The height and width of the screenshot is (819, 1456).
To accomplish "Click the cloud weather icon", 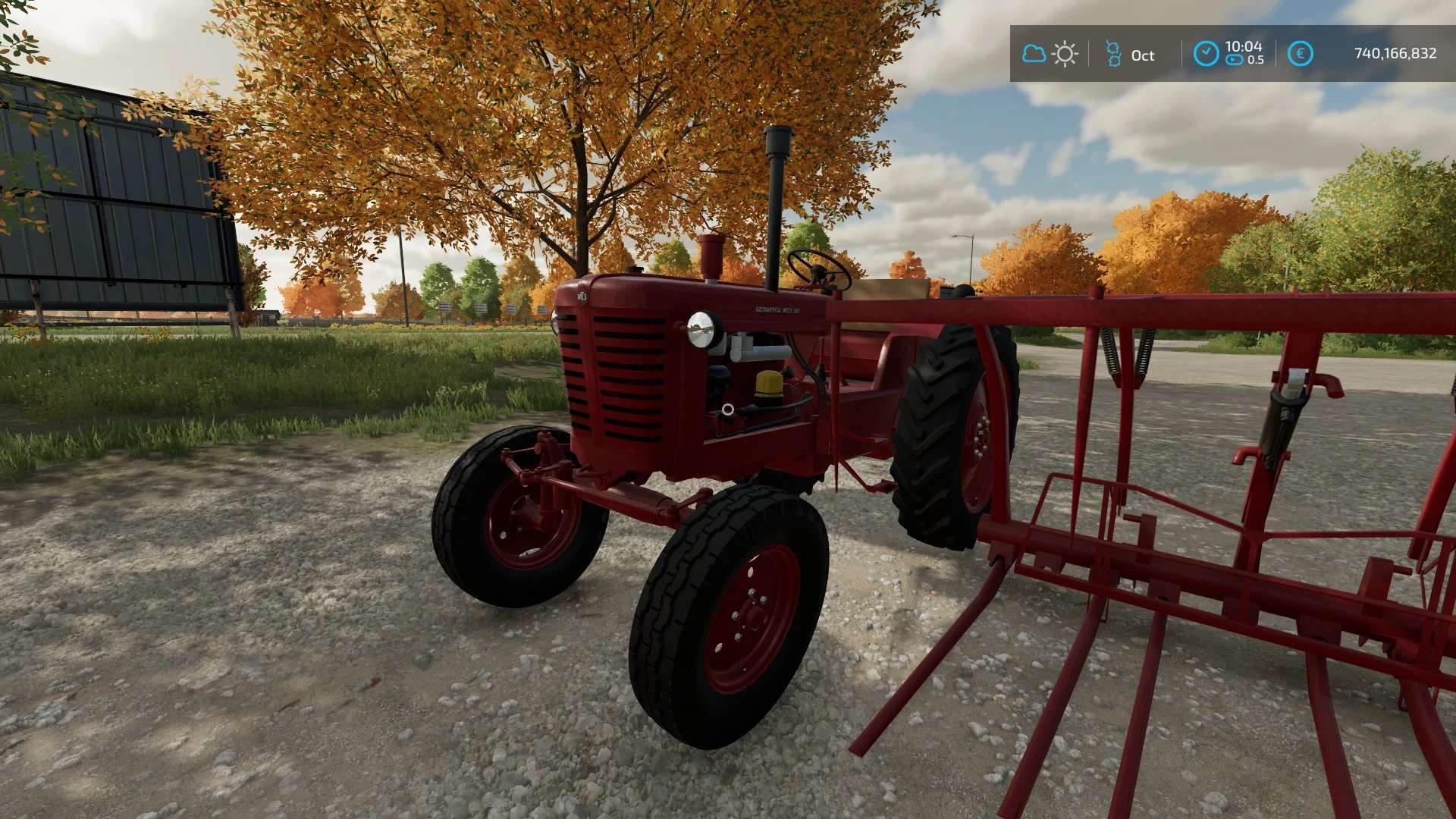I will click(x=1034, y=54).
